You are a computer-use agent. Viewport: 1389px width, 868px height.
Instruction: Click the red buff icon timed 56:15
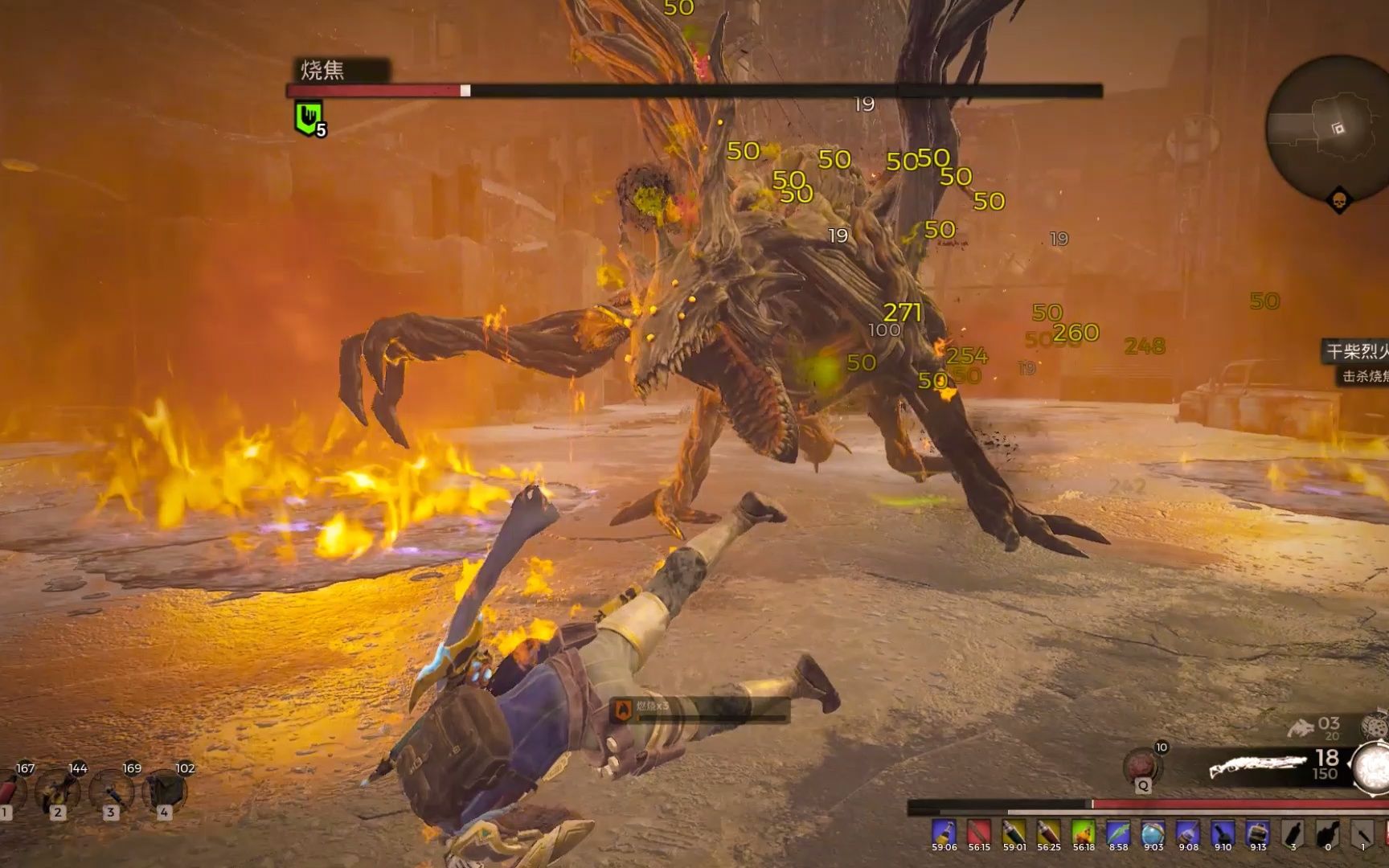[x=979, y=833]
